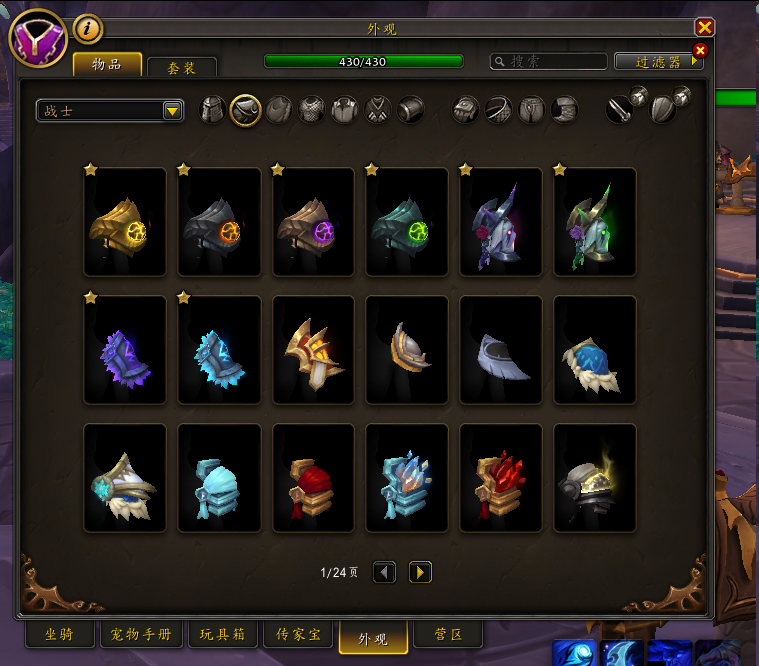
Task: Show the belt slot appearances
Action: click(500, 110)
